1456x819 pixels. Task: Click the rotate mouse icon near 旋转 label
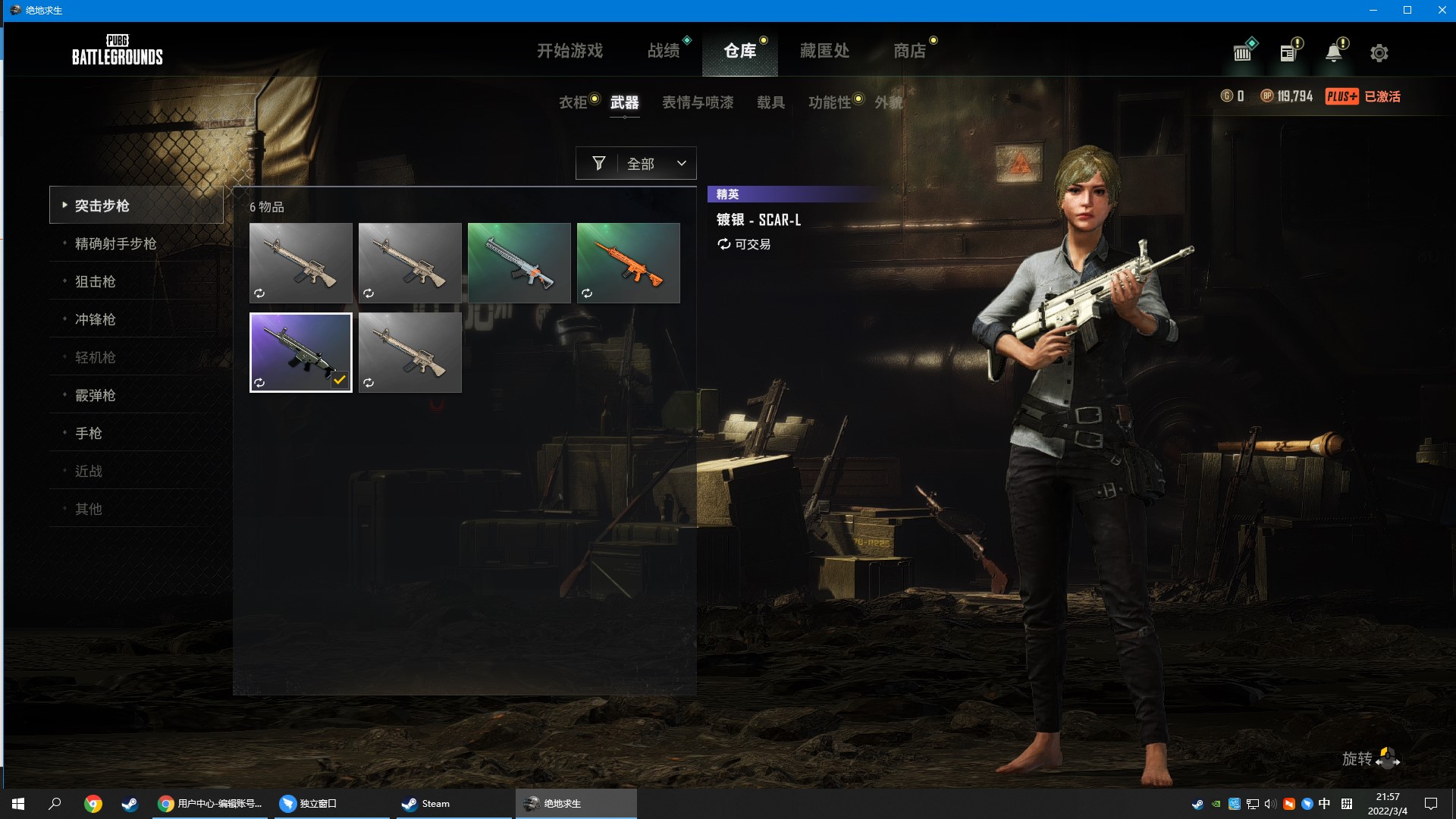pyautogui.click(x=1386, y=758)
